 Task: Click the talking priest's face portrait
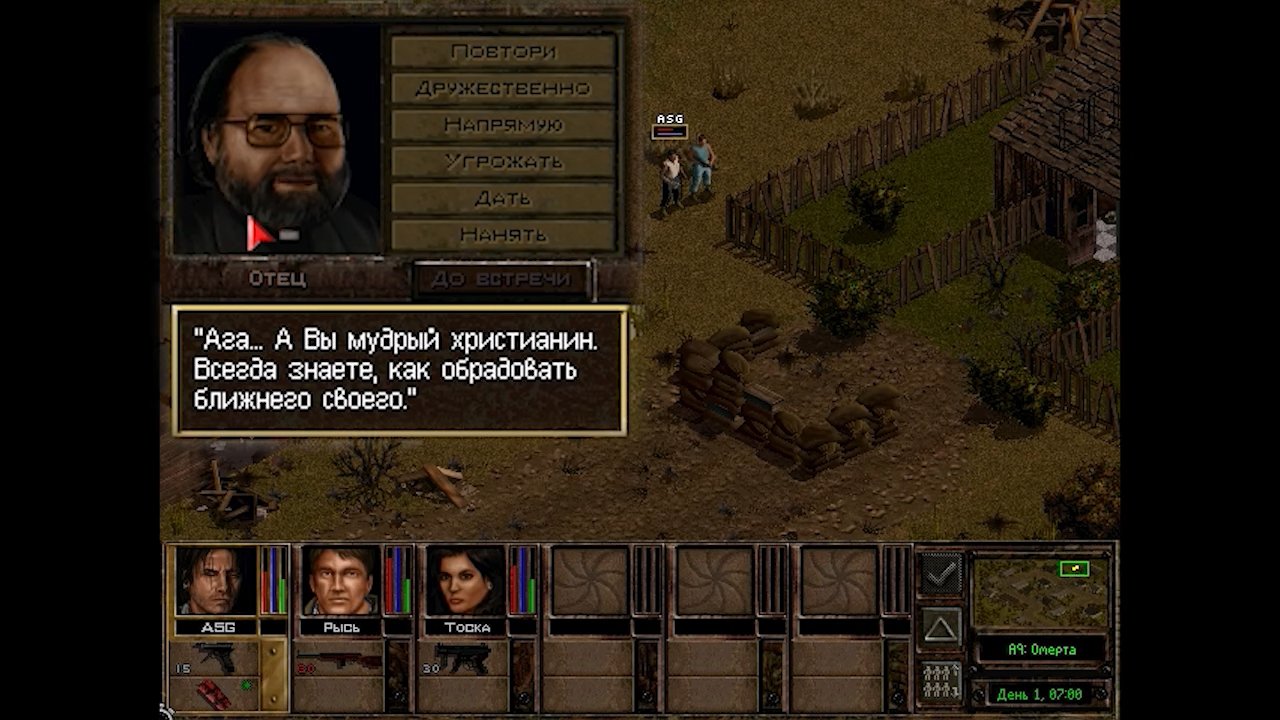(x=277, y=137)
